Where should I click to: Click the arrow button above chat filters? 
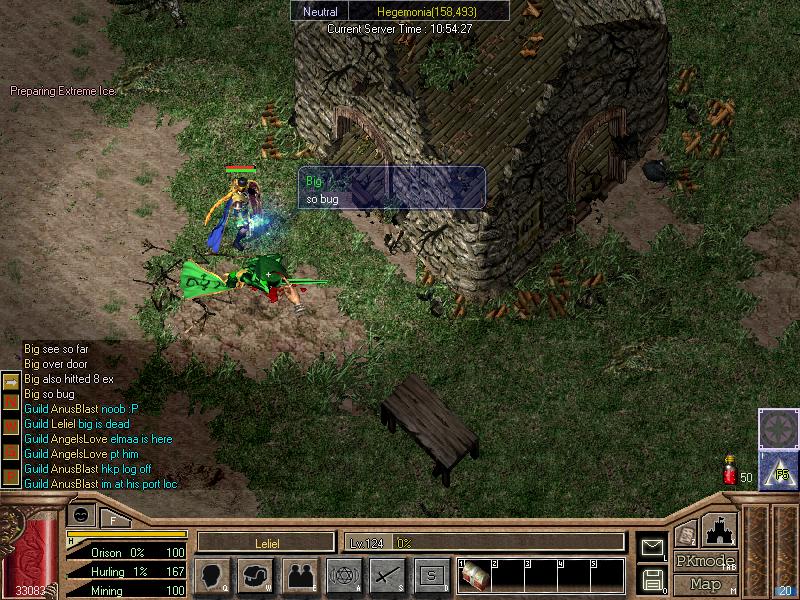click(10, 381)
